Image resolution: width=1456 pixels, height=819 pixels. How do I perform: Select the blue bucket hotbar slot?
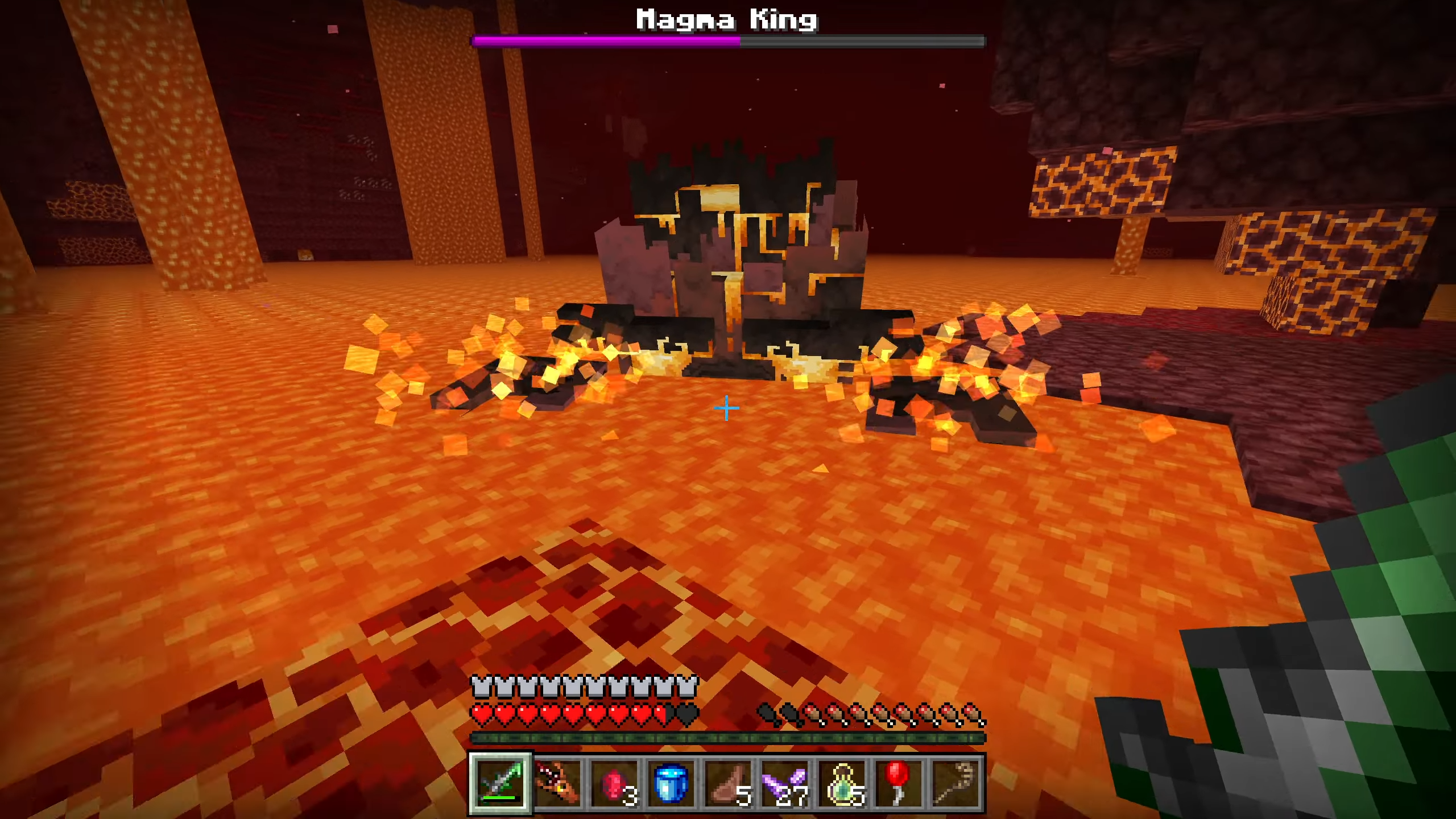(671, 784)
